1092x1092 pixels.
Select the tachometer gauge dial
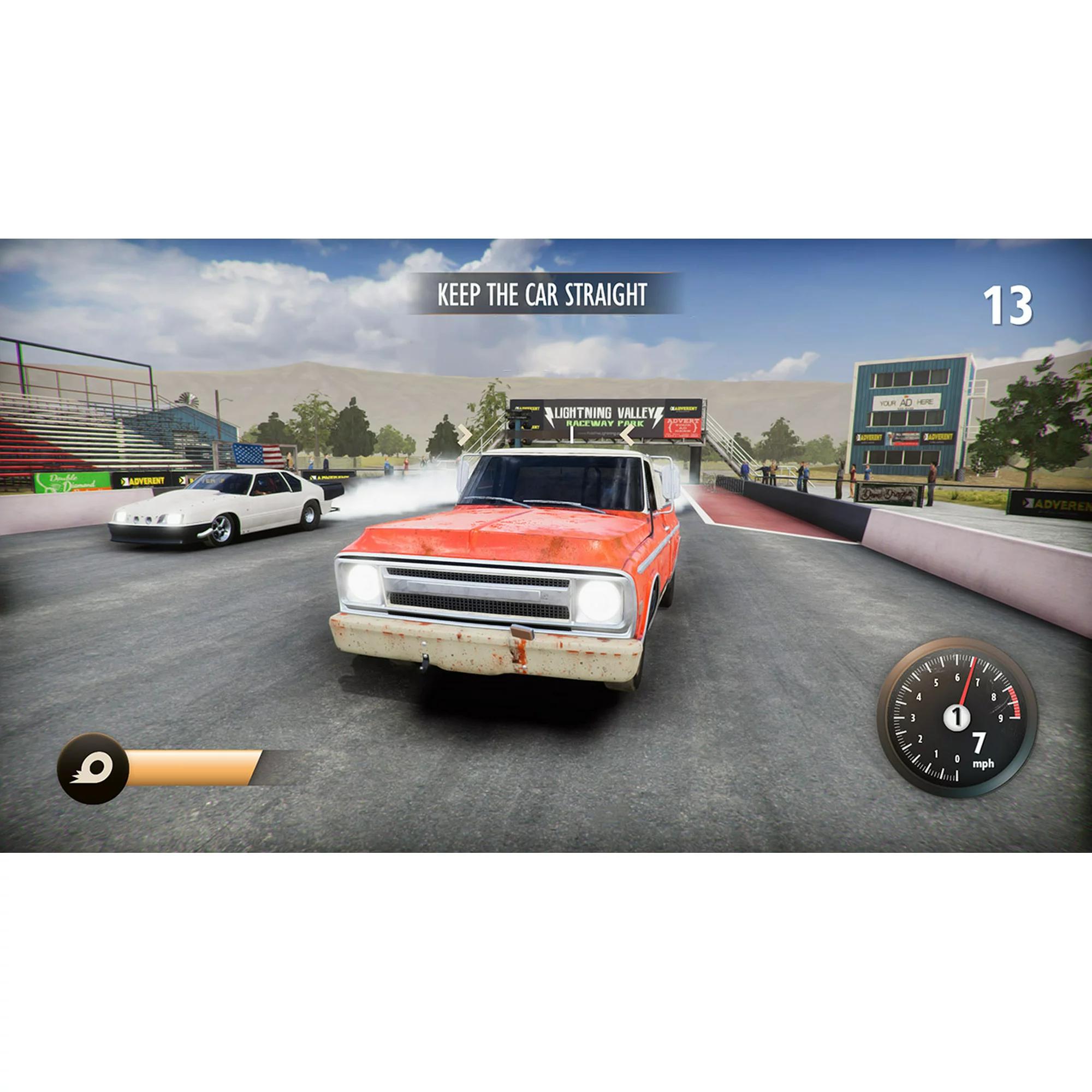click(x=957, y=717)
